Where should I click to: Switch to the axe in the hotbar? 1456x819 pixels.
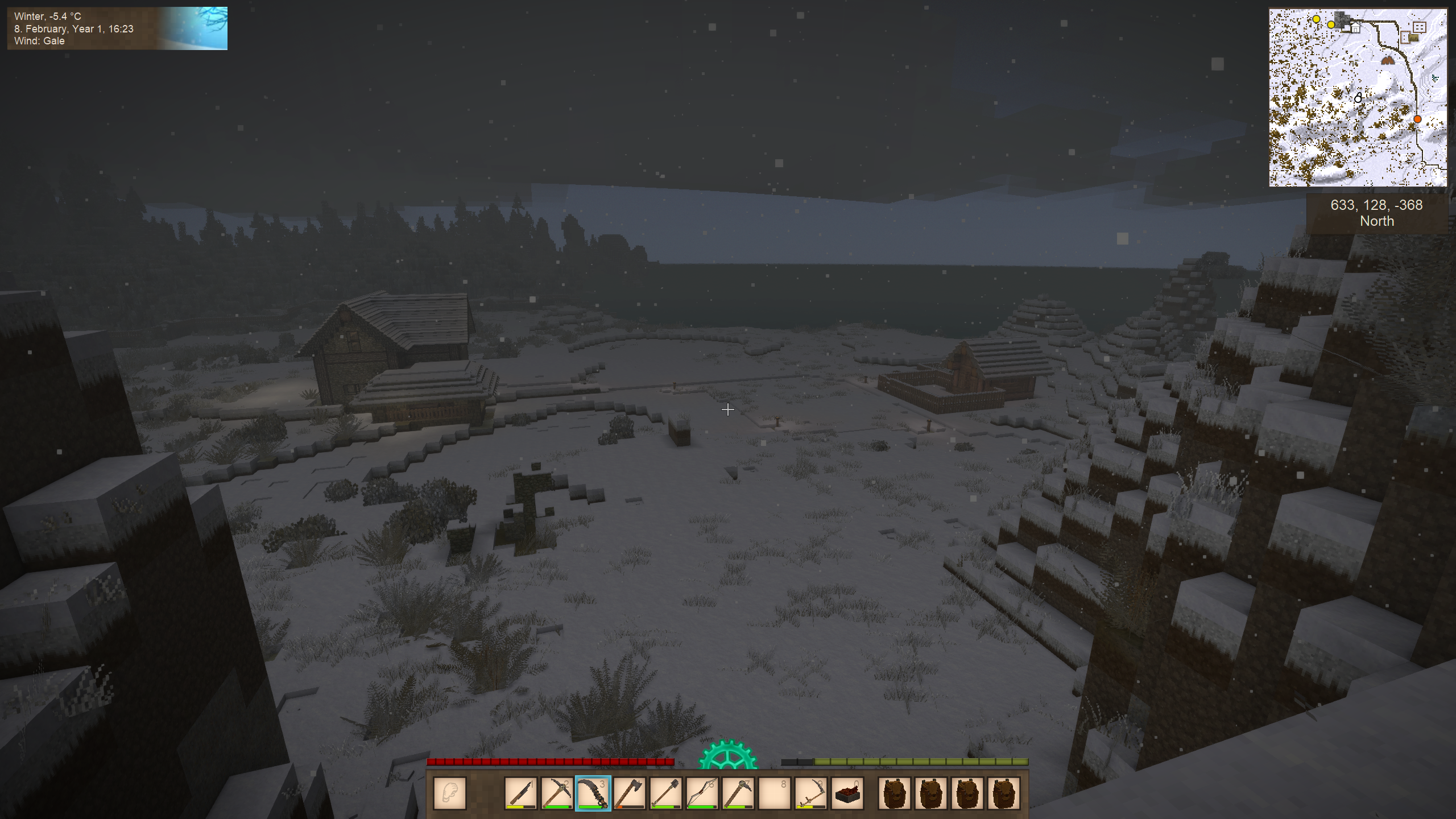(x=629, y=793)
